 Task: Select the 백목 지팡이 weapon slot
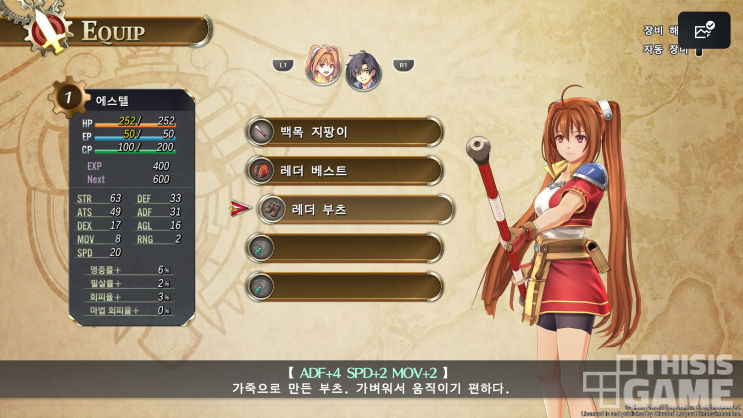click(x=345, y=131)
